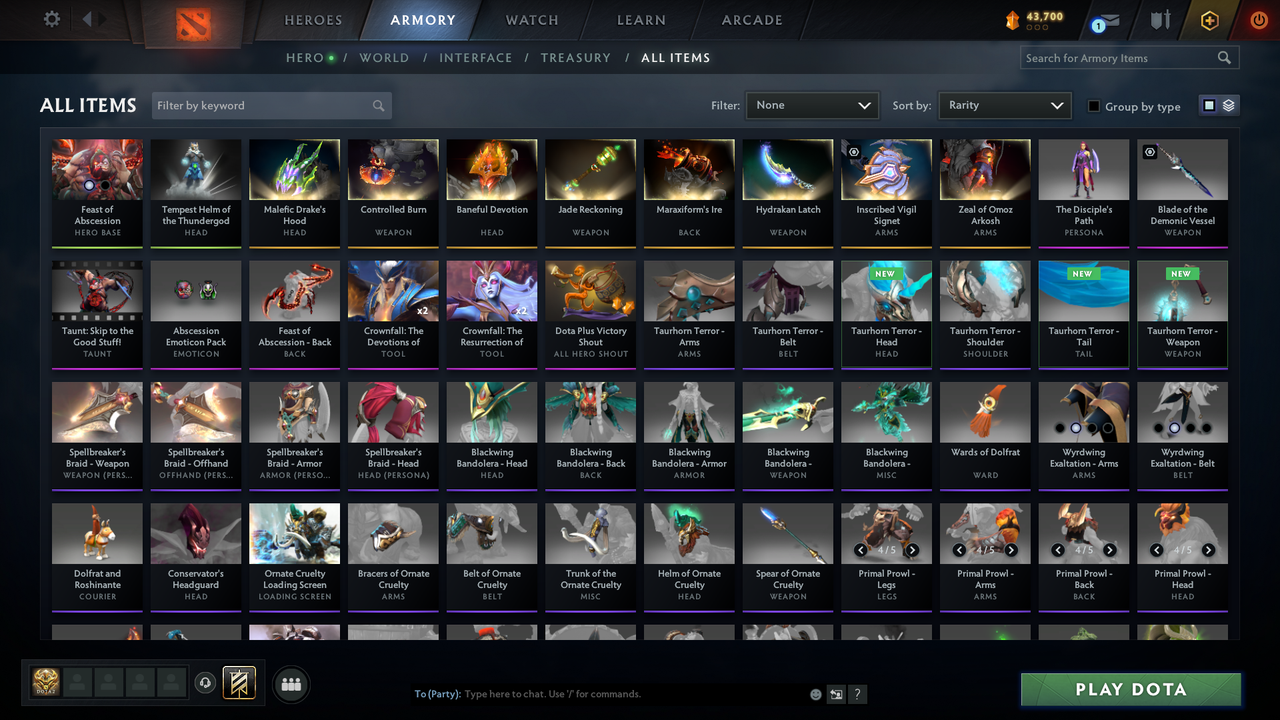Open the Sort by Rarity dropdown
This screenshot has height=720, width=1280.
pyautogui.click(x=1004, y=104)
